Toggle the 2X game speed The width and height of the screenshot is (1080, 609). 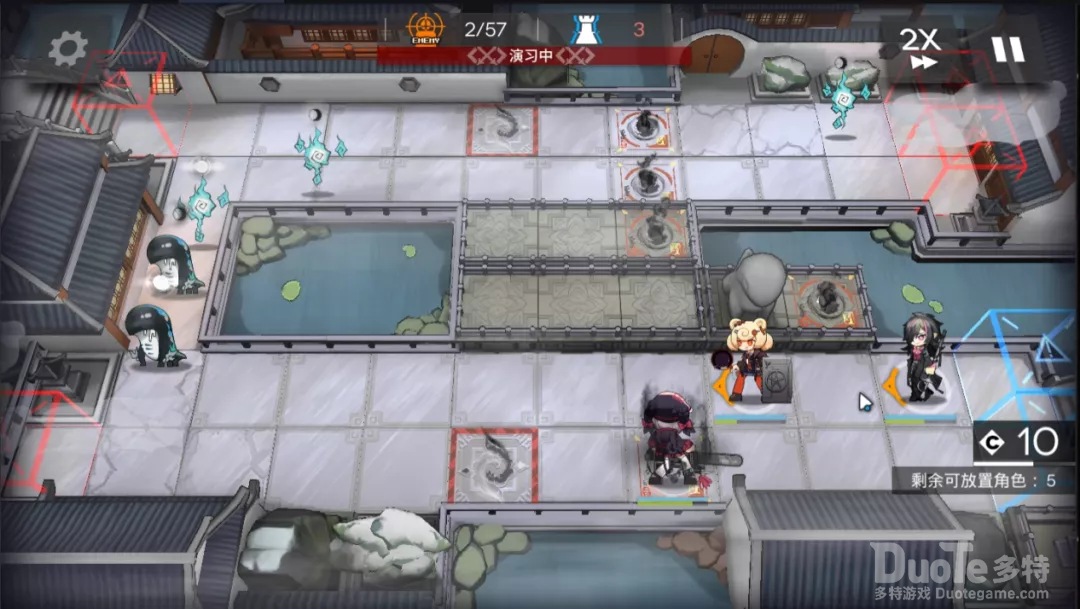[x=920, y=47]
